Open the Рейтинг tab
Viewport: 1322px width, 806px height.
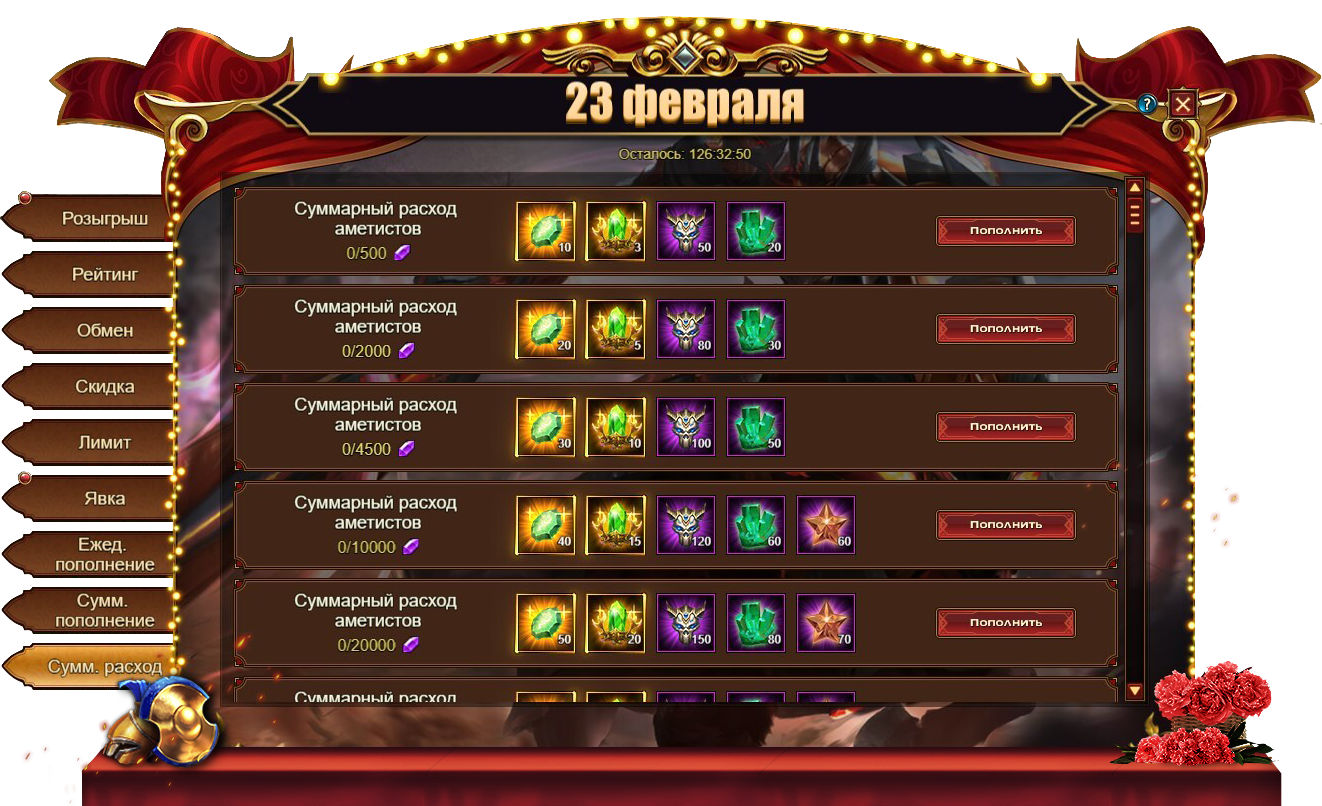(x=104, y=274)
